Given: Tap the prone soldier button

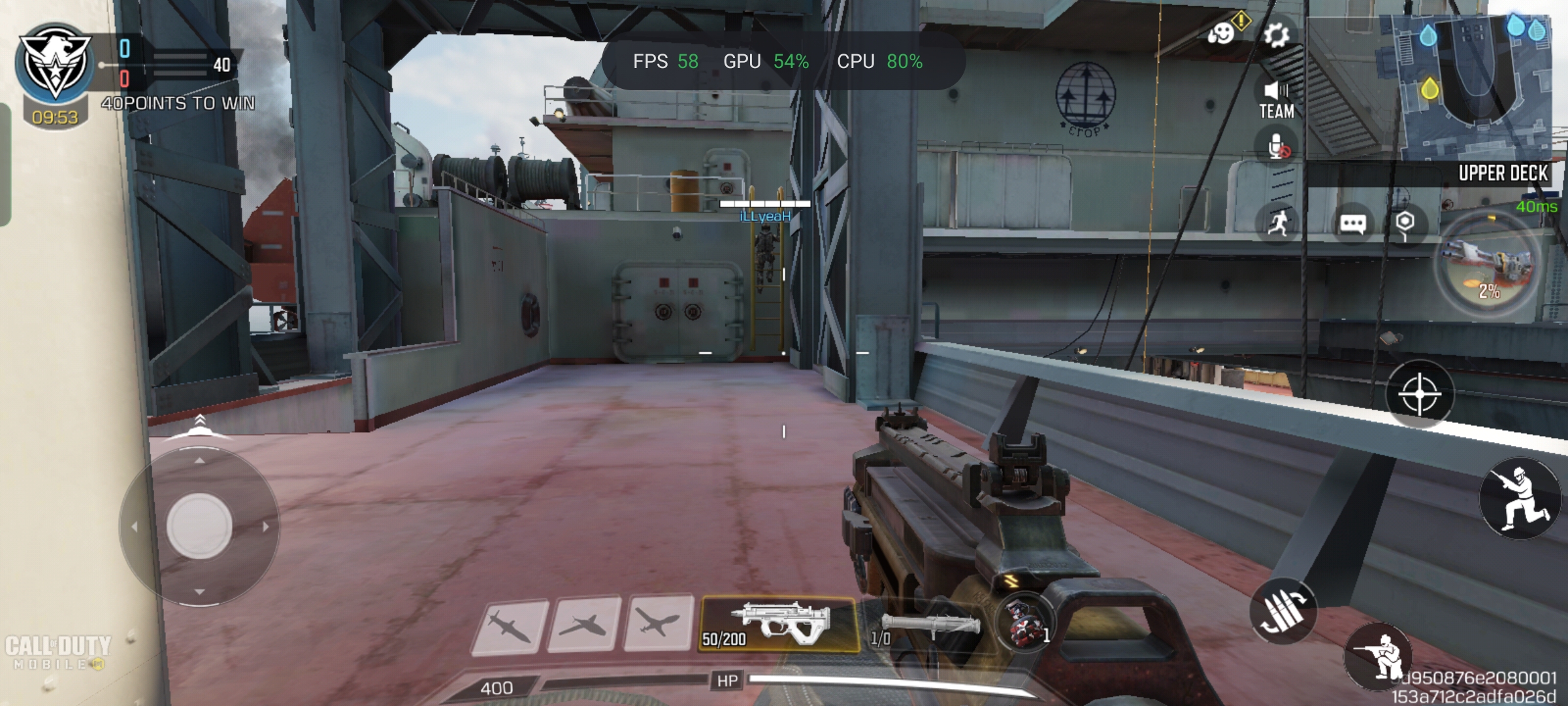Looking at the screenshot, I should pos(1379,656).
